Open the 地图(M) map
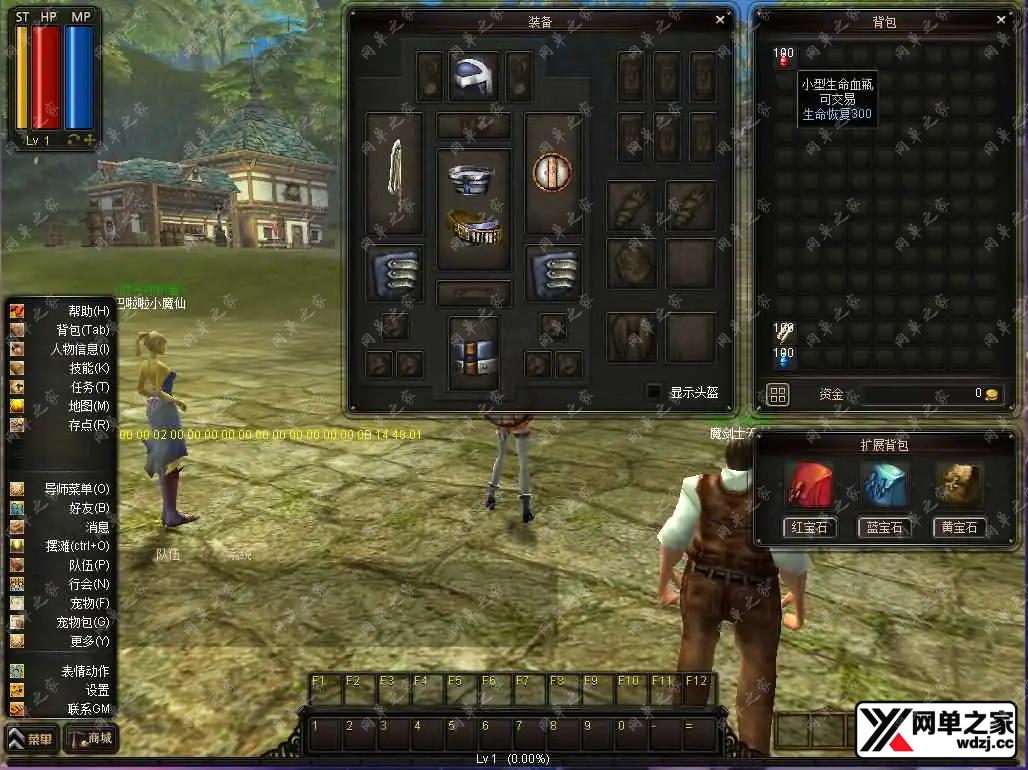Viewport: 1028px width, 770px height. (x=88, y=406)
